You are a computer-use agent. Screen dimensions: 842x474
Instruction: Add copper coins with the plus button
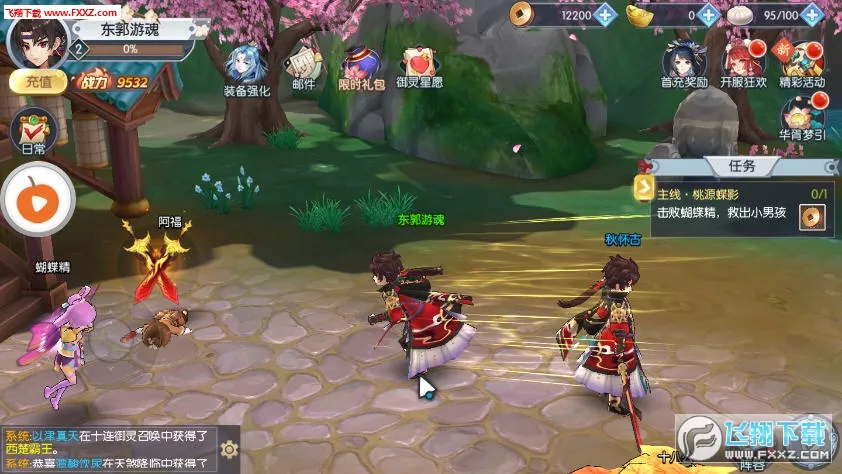pyautogui.click(x=606, y=15)
